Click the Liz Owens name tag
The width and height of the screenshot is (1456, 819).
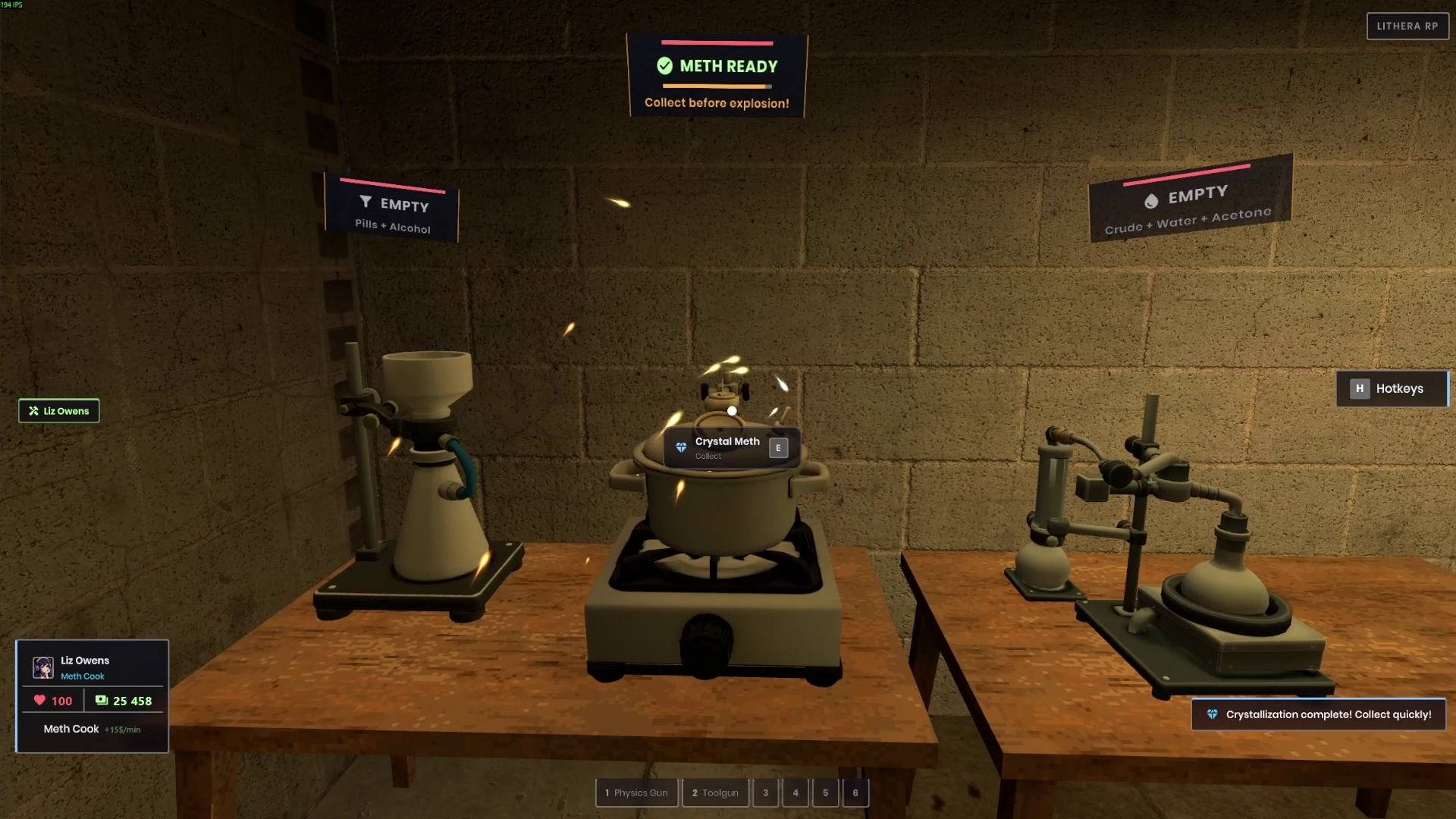[59, 411]
